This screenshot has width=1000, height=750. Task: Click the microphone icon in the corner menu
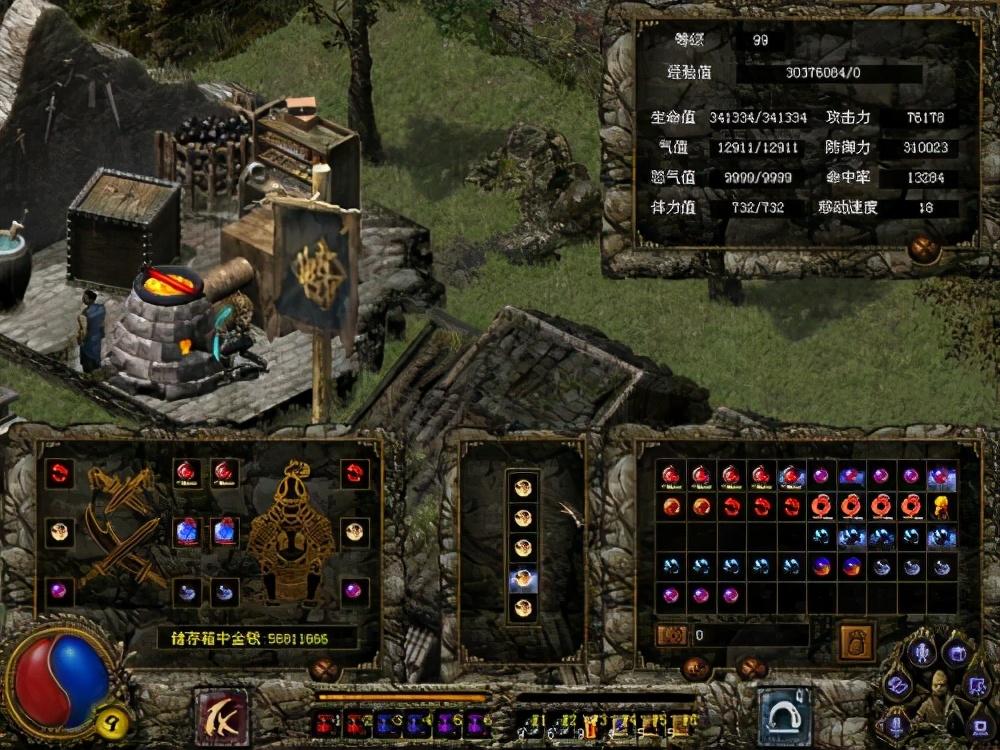920,652
